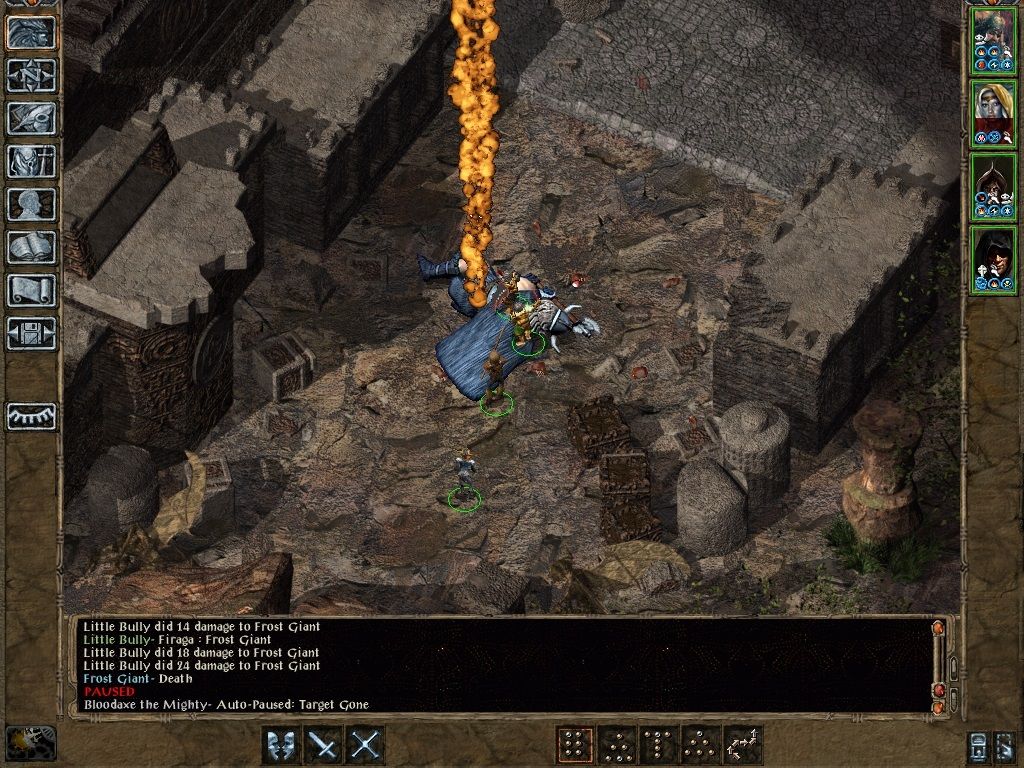Viewport: 1024px width, 768px height.
Task: Select the black-hooded character's portrait
Action: click(x=993, y=259)
